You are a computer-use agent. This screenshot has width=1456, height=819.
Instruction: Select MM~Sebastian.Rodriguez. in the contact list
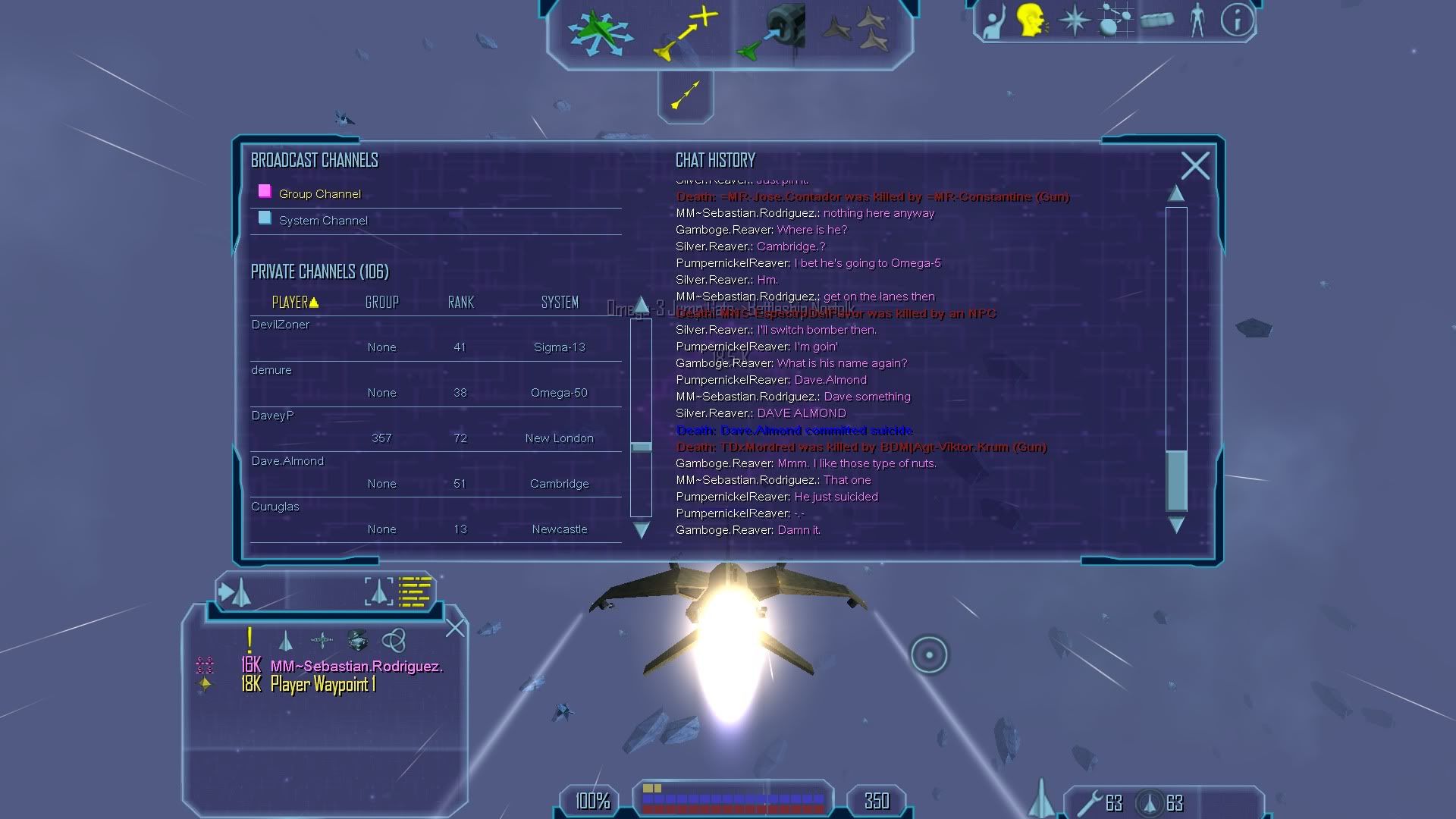[356, 666]
